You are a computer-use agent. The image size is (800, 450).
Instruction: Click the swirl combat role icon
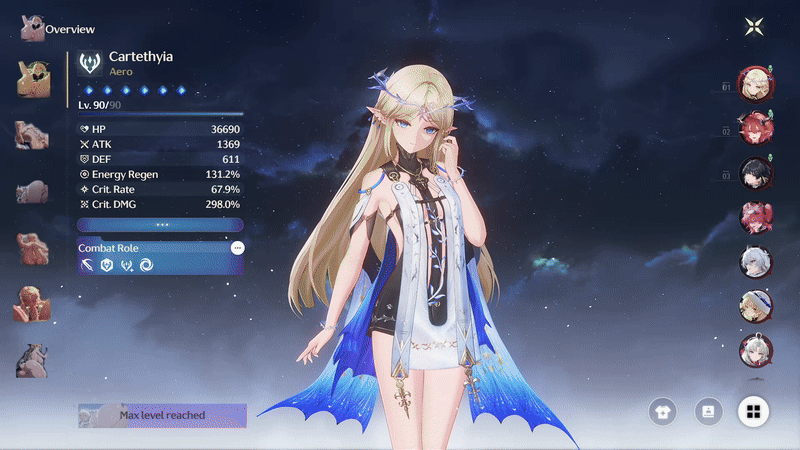pos(146,265)
